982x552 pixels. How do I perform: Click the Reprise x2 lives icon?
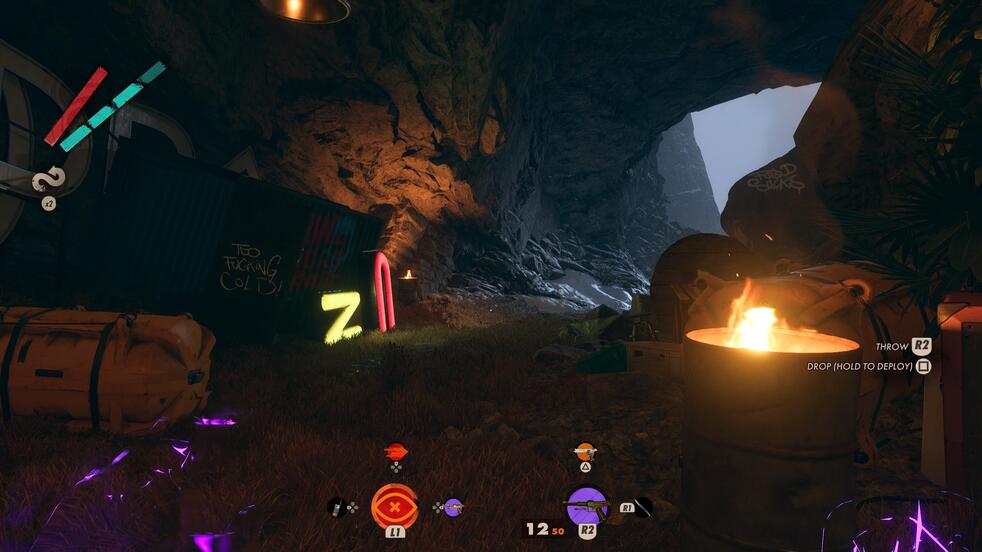[48, 181]
